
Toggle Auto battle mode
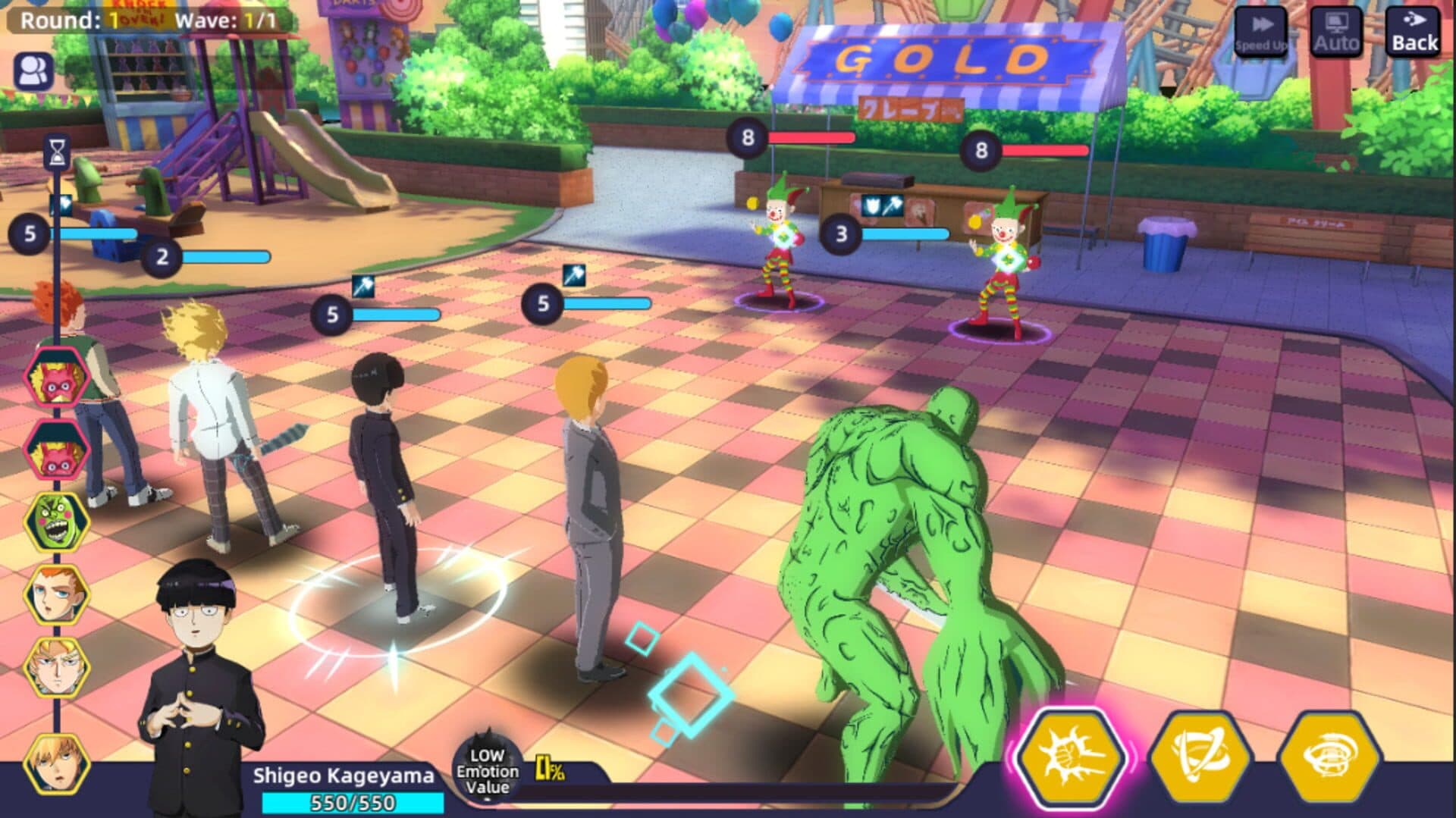[1335, 33]
